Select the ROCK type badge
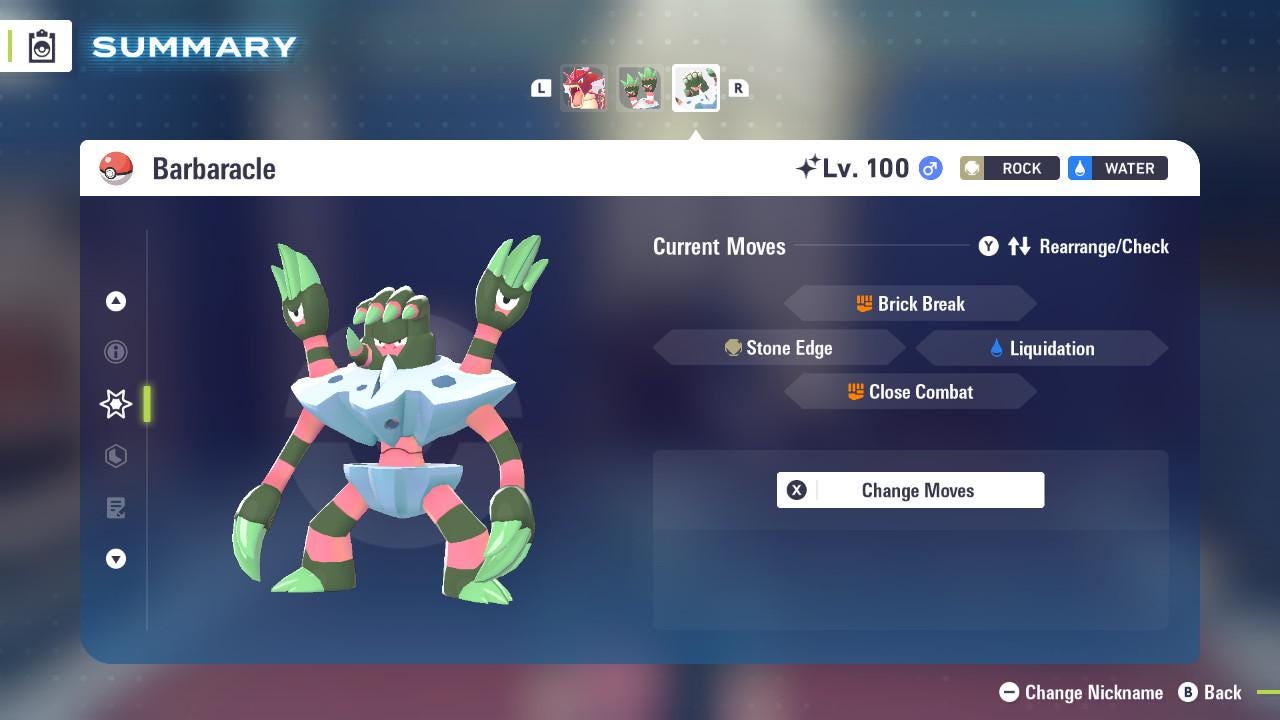 (1010, 168)
